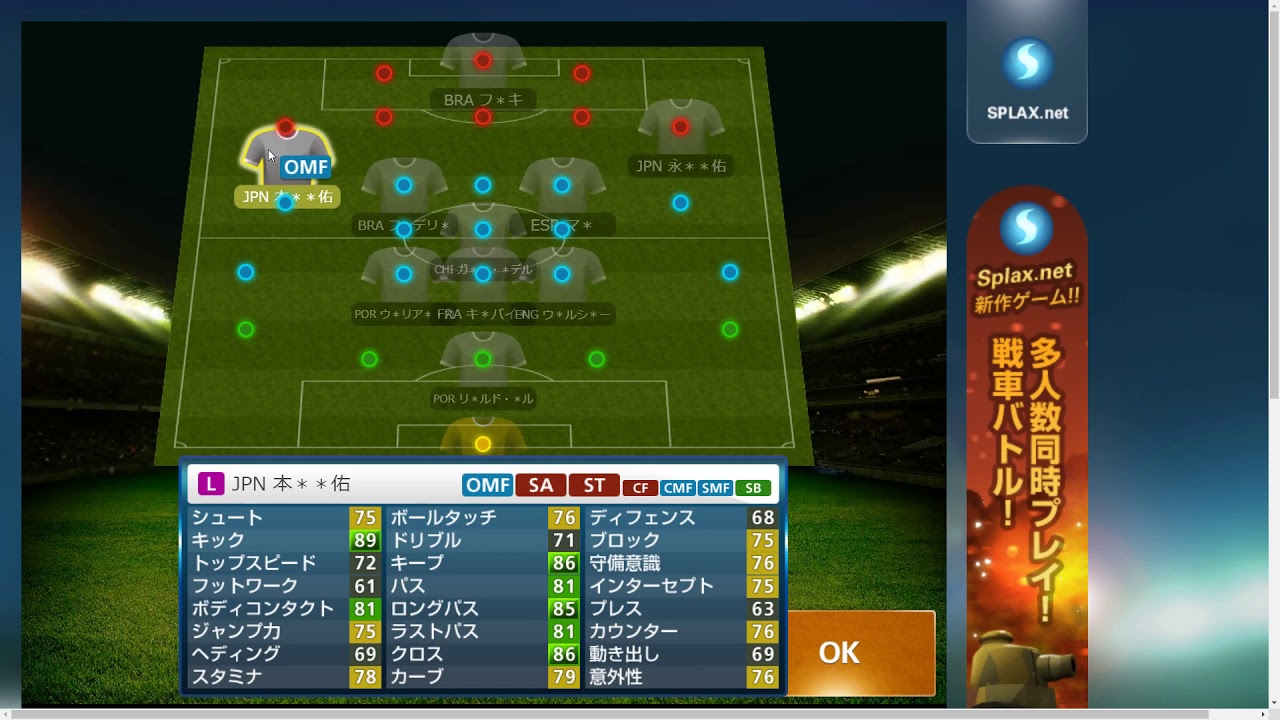The width and height of the screenshot is (1280, 720).
Task: Open the CF position badge
Action: pos(641,487)
